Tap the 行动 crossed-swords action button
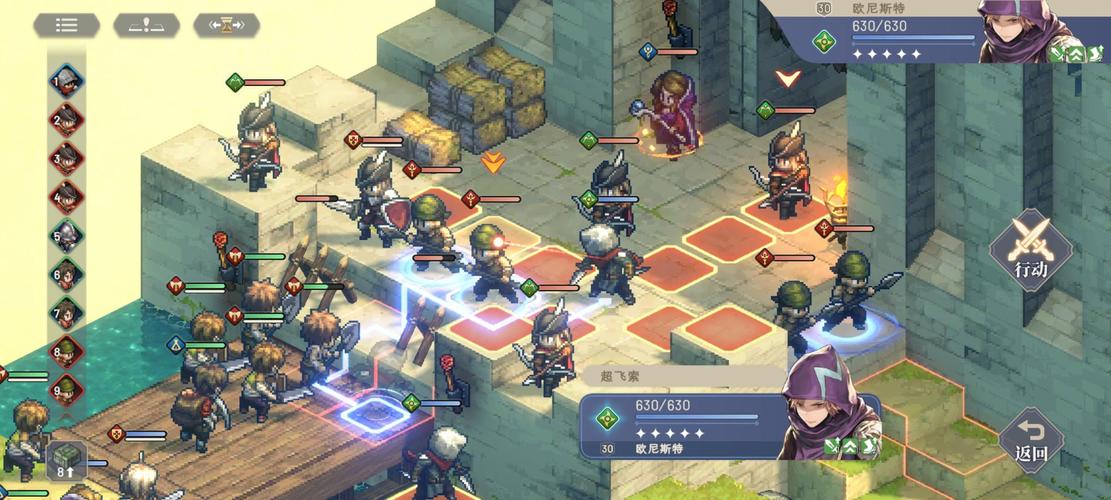The height and width of the screenshot is (500, 1111). [x=1030, y=249]
